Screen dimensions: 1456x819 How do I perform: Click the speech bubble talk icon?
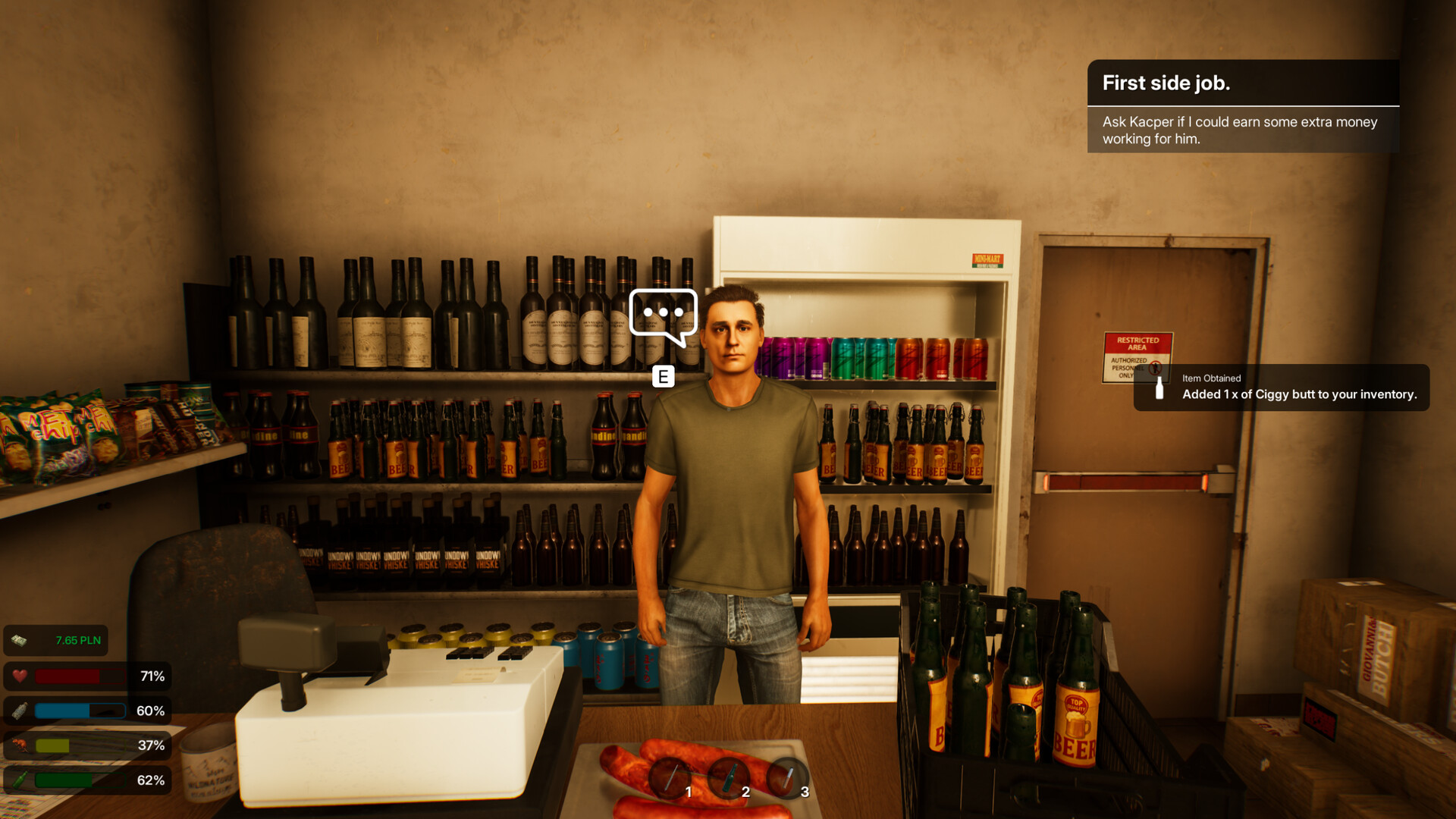pos(663,315)
